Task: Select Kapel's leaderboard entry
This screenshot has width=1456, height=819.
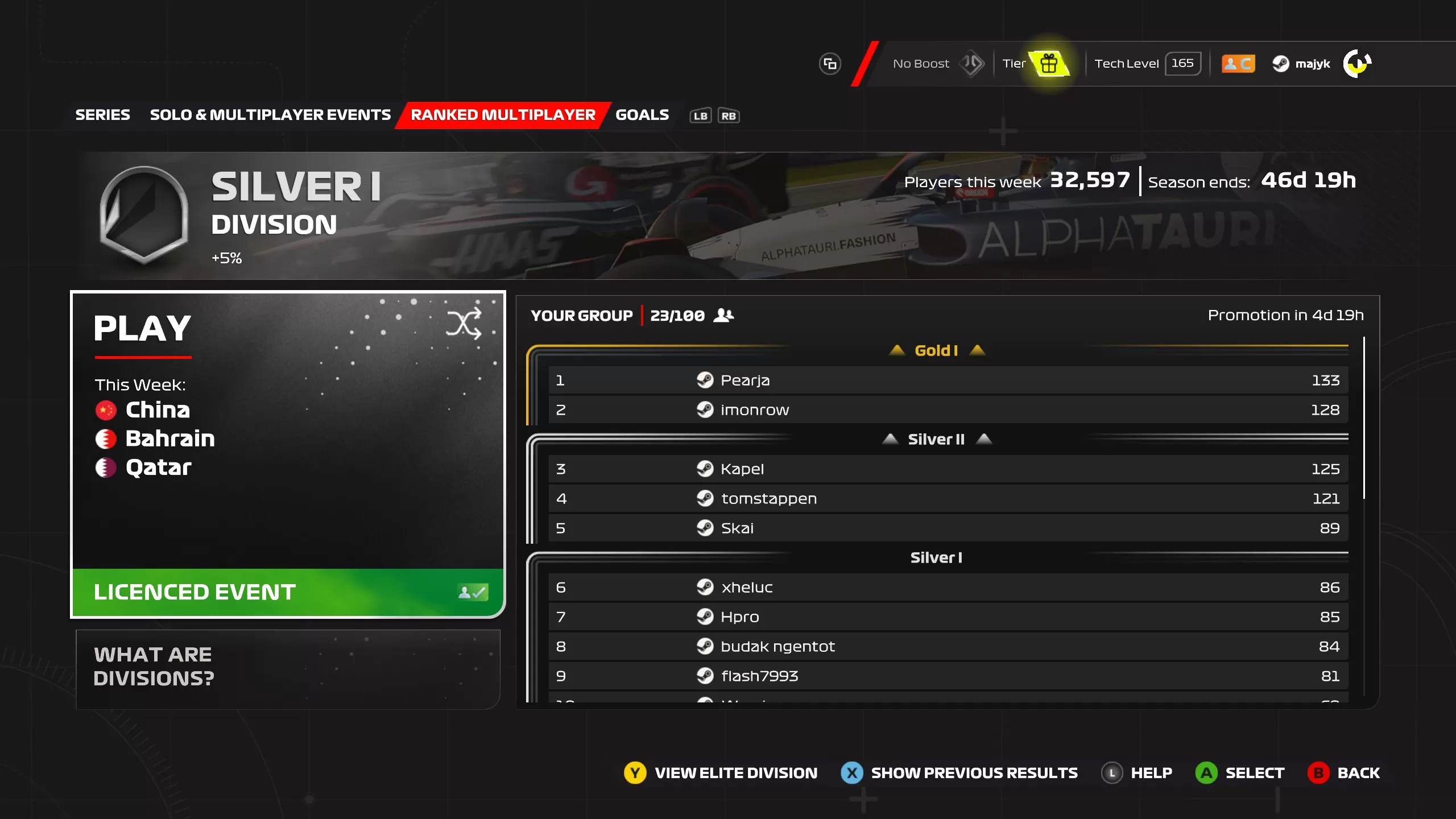Action: tap(948, 469)
